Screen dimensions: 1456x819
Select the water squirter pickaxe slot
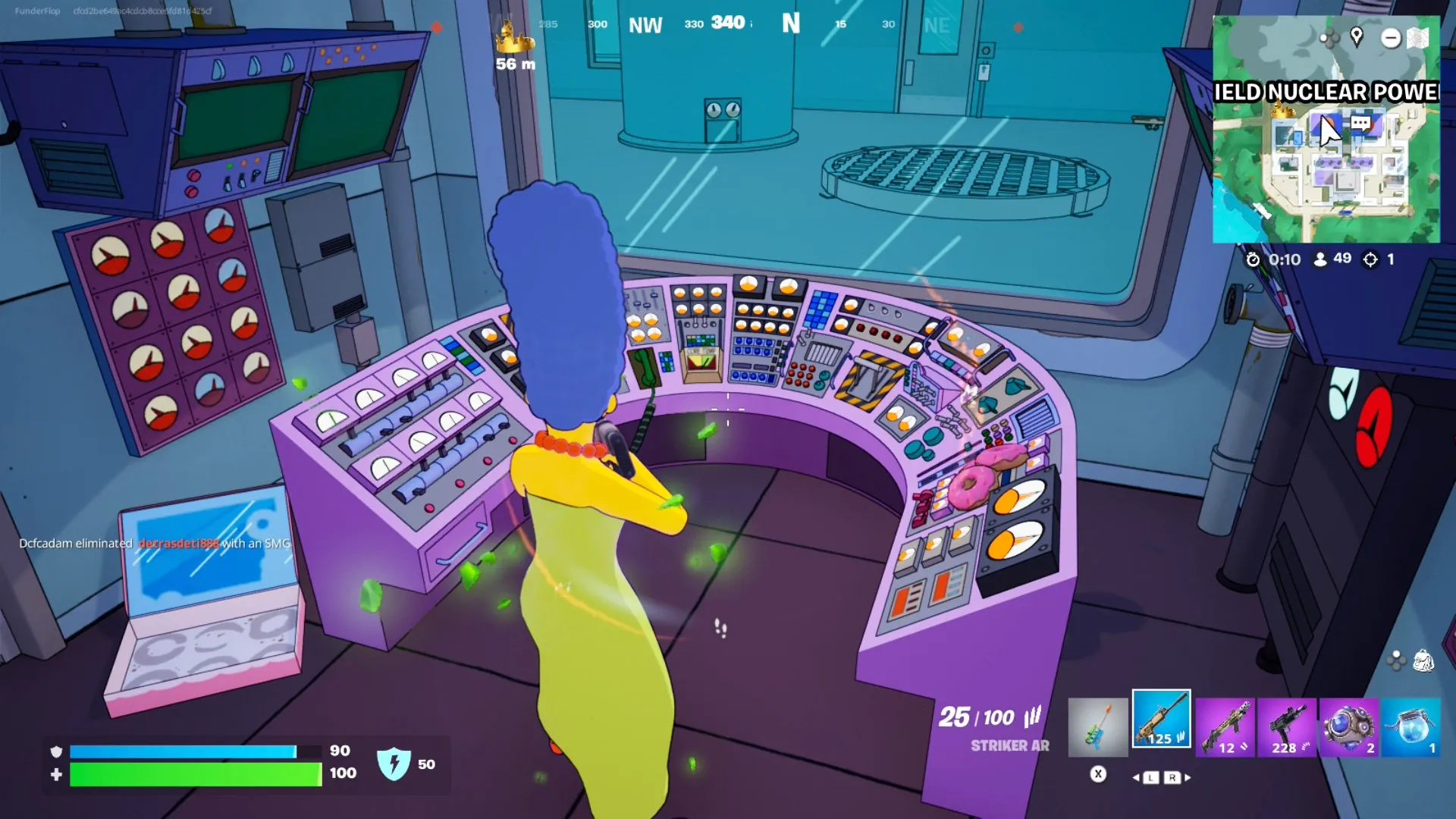pos(1097,726)
